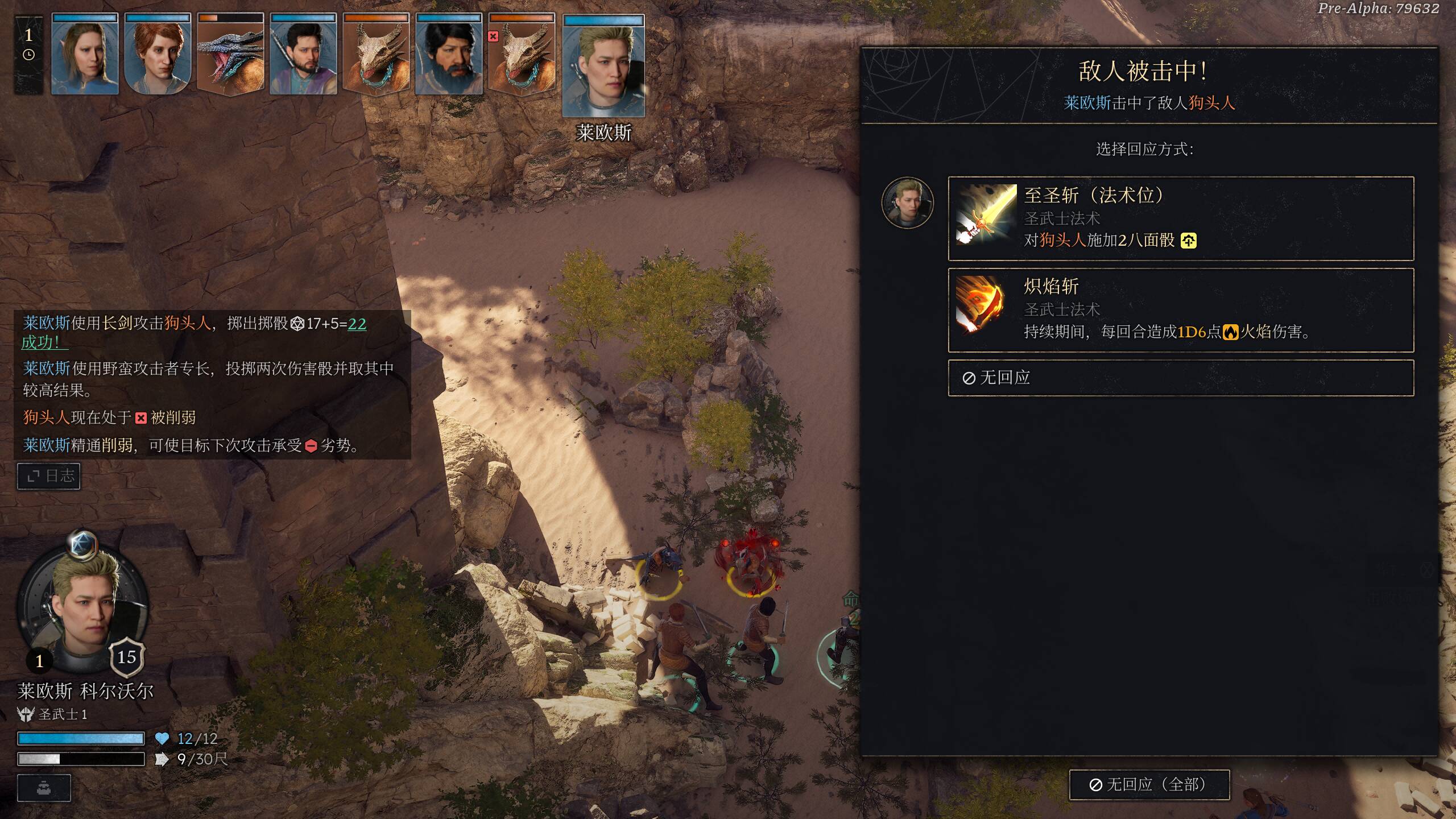Click 莱欧斯 active turn portrait
The image size is (1456, 819).
coord(603,67)
